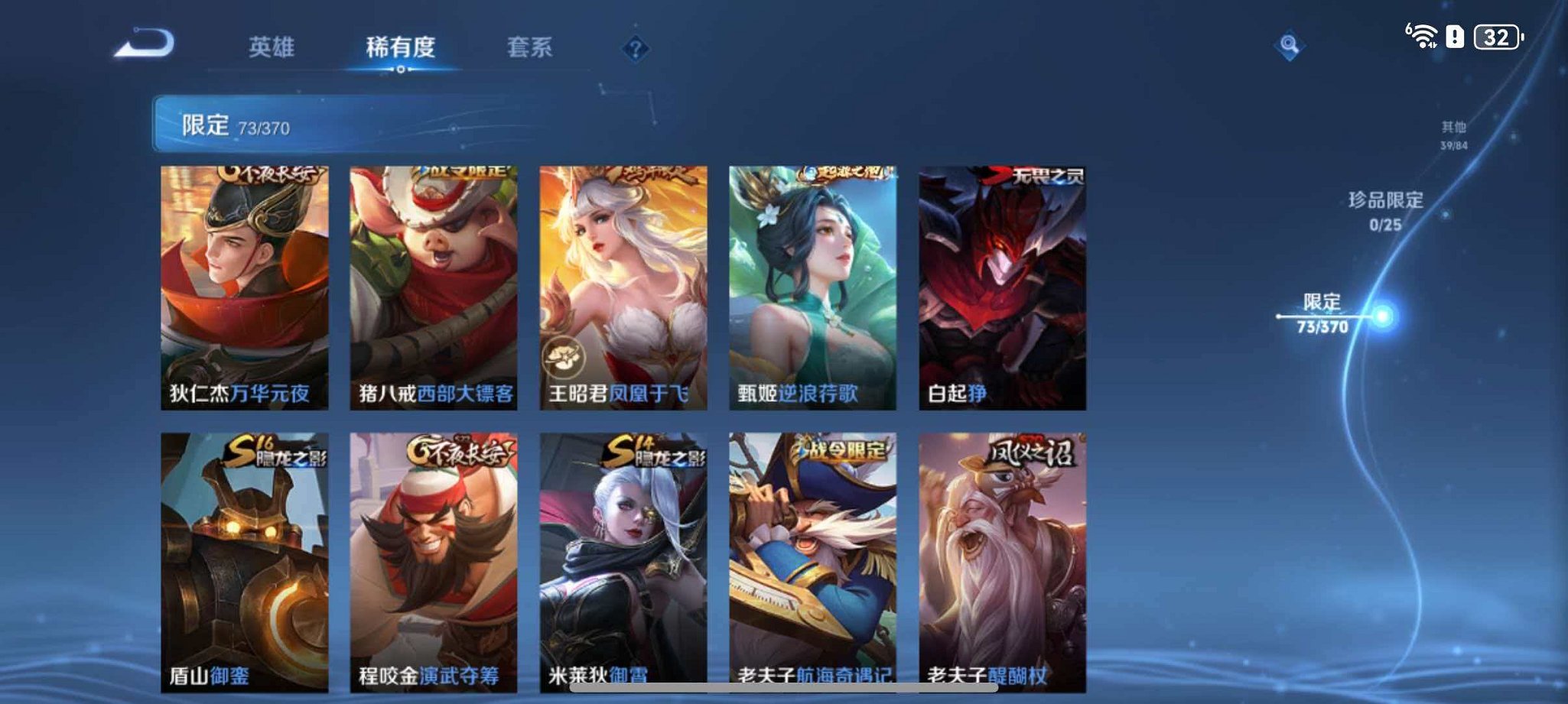Switch to the 套系 tab
This screenshot has width=1568, height=704.
[530, 48]
